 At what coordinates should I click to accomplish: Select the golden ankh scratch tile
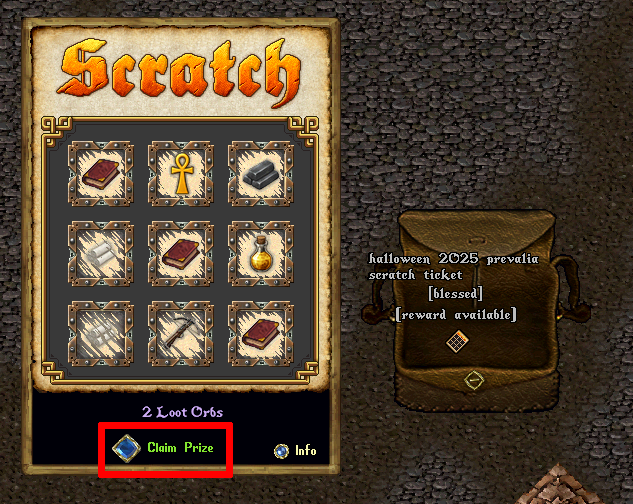pyautogui.click(x=179, y=171)
